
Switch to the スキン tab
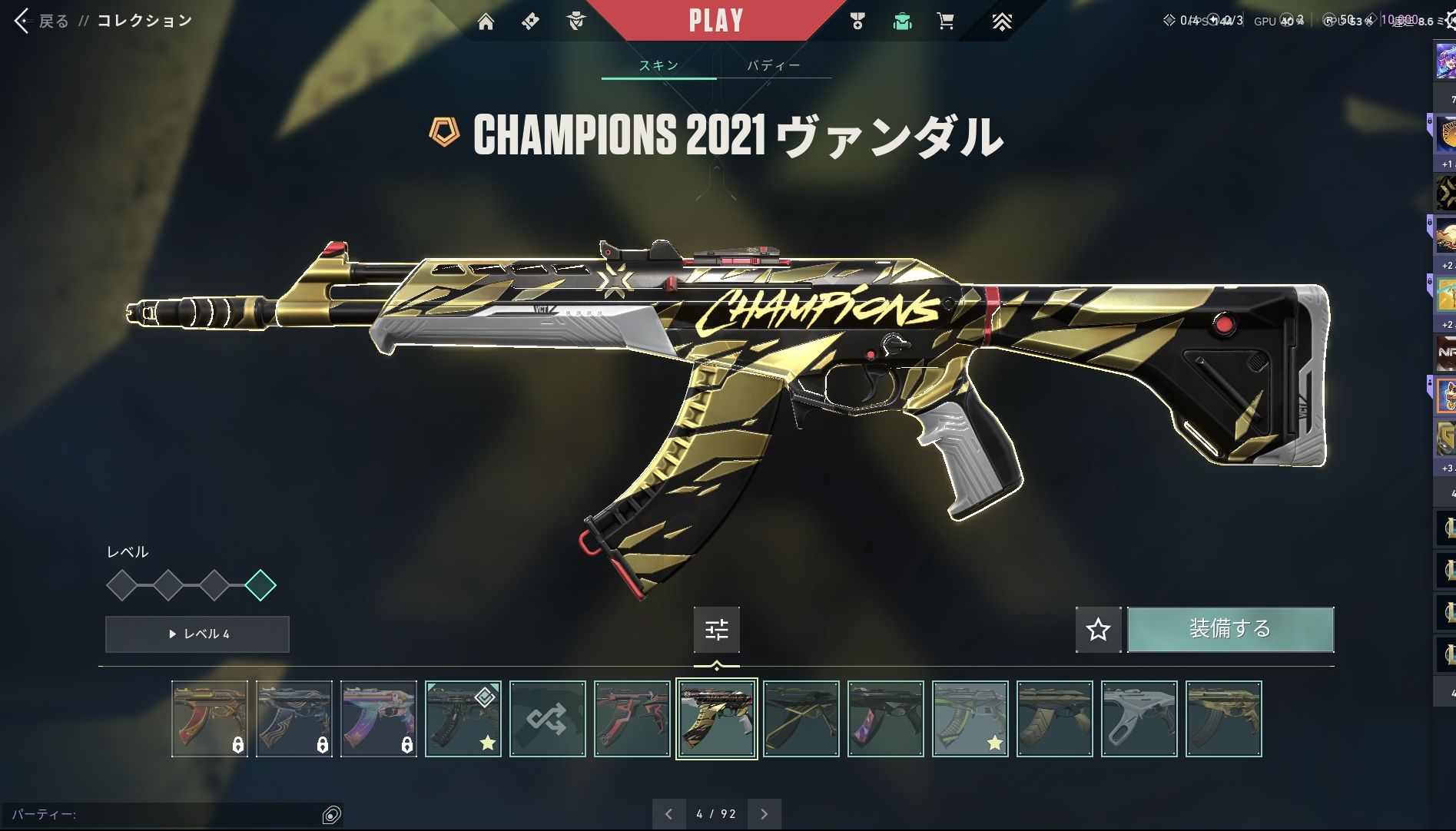(658, 65)
